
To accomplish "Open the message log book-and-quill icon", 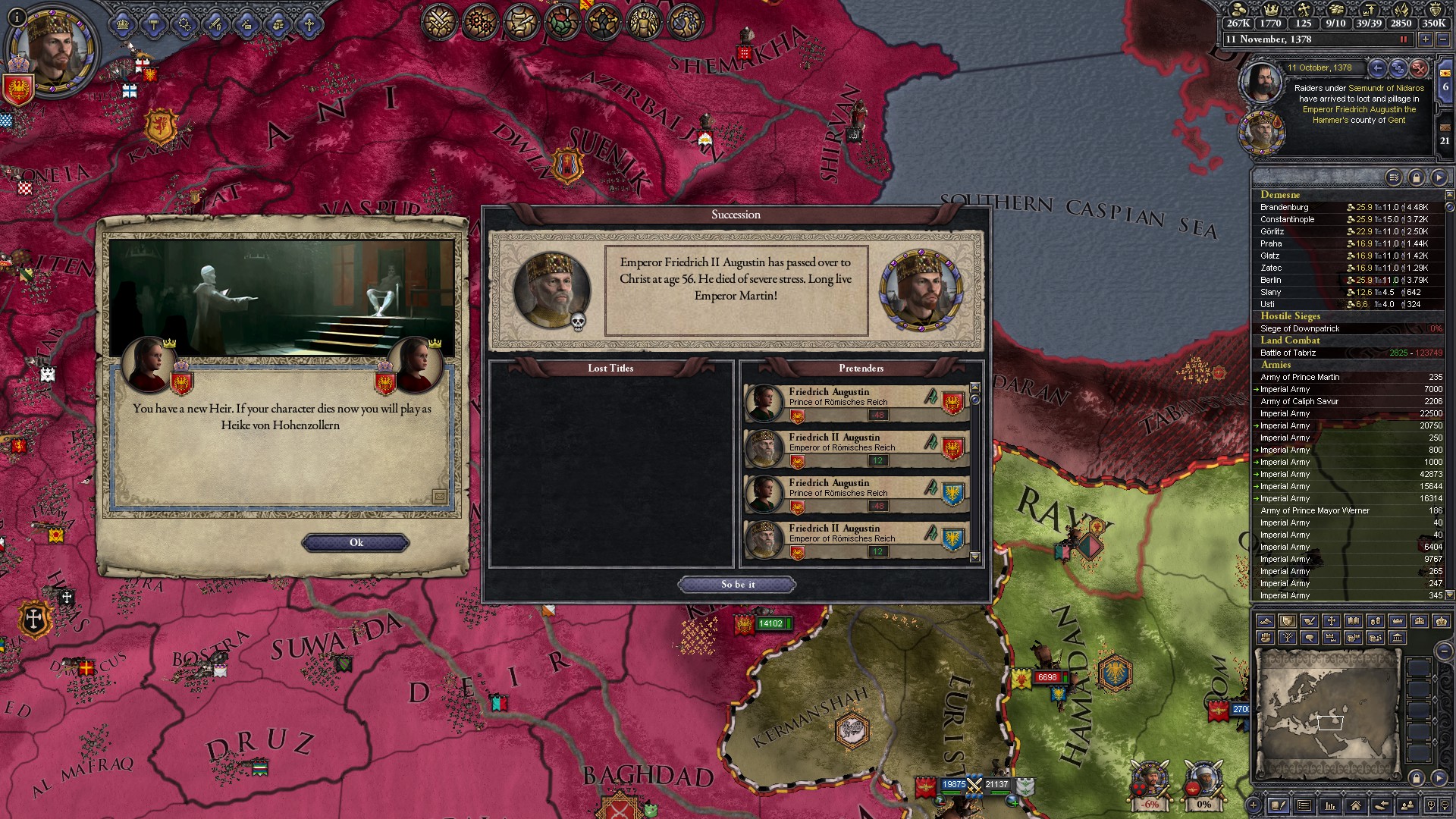I will pos(1279,805).
